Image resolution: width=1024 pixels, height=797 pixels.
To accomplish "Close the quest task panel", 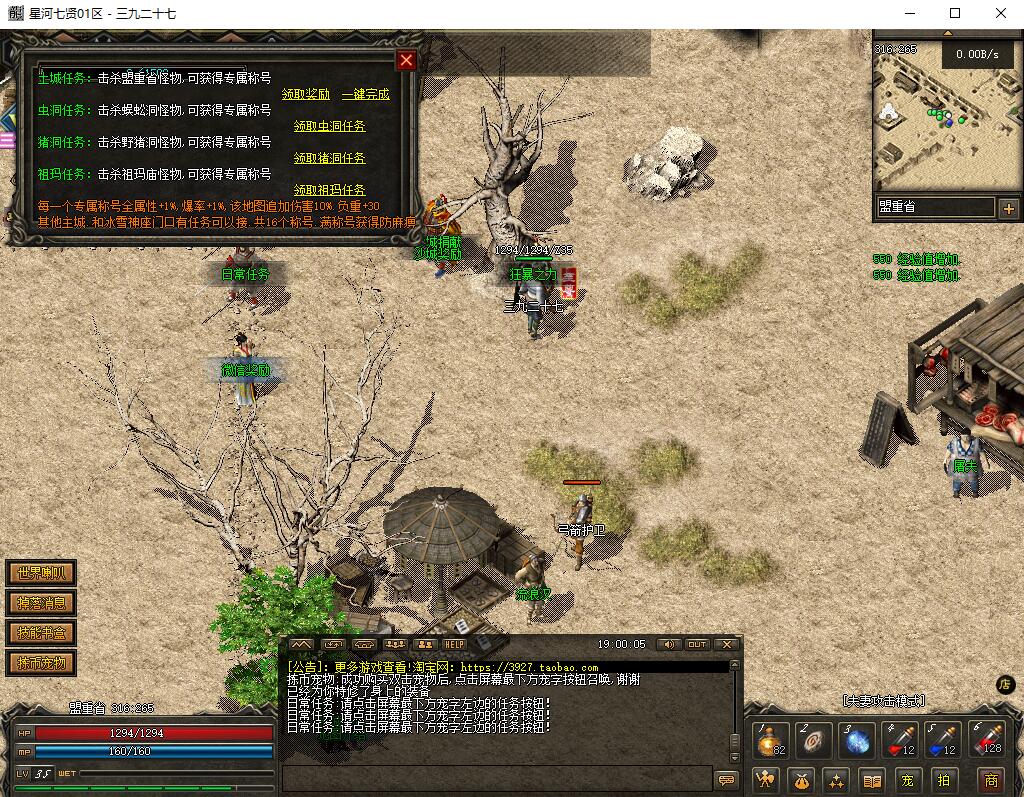I will pos(406,60).
